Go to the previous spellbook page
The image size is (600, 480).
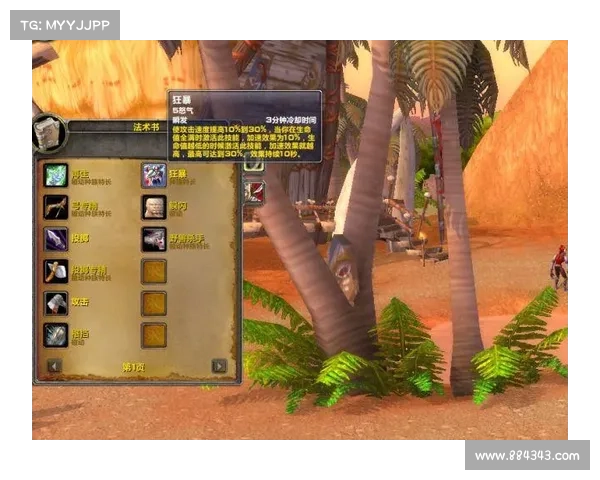point(54,366)
